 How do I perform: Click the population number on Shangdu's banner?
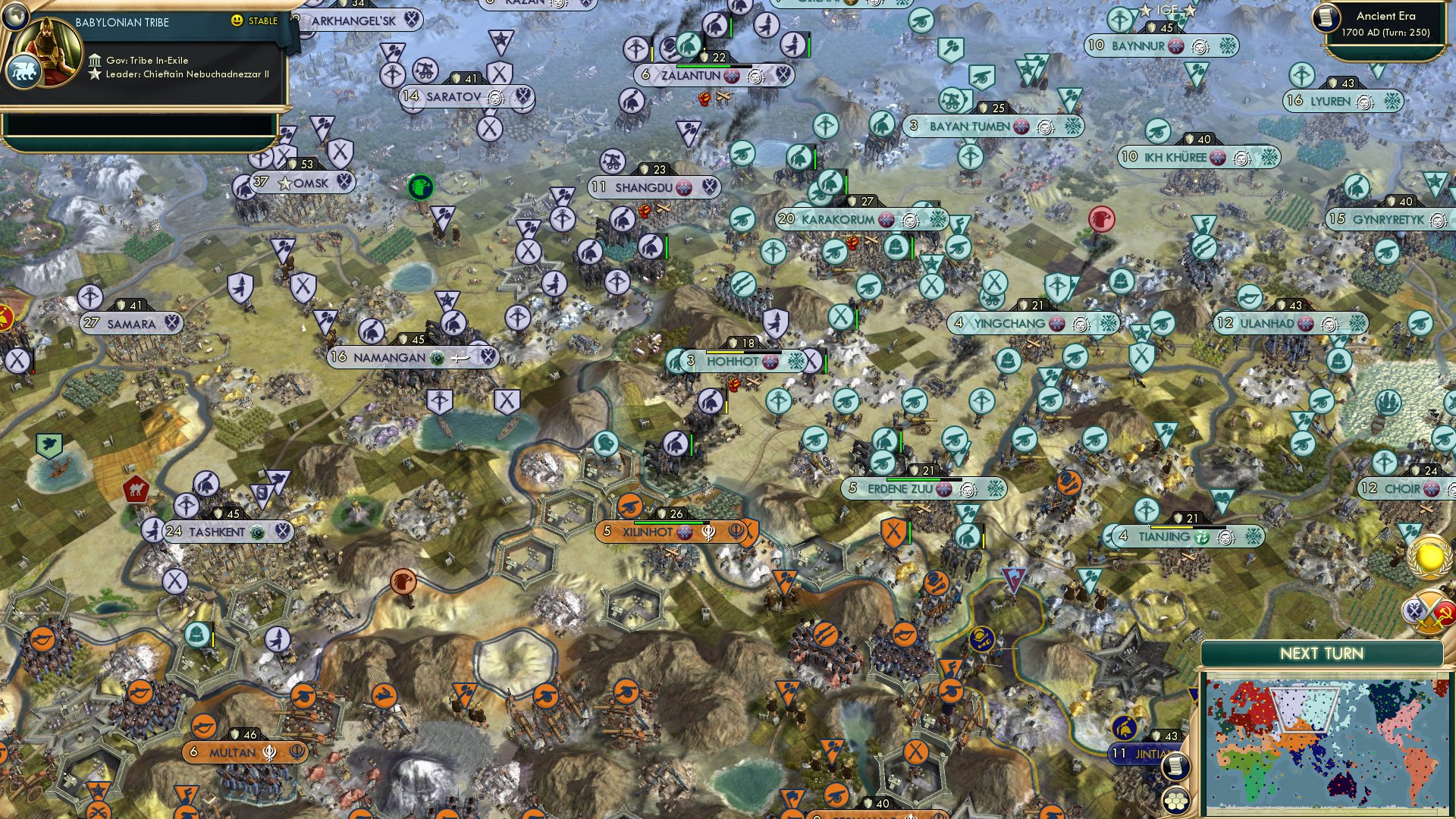coord(598,186)
